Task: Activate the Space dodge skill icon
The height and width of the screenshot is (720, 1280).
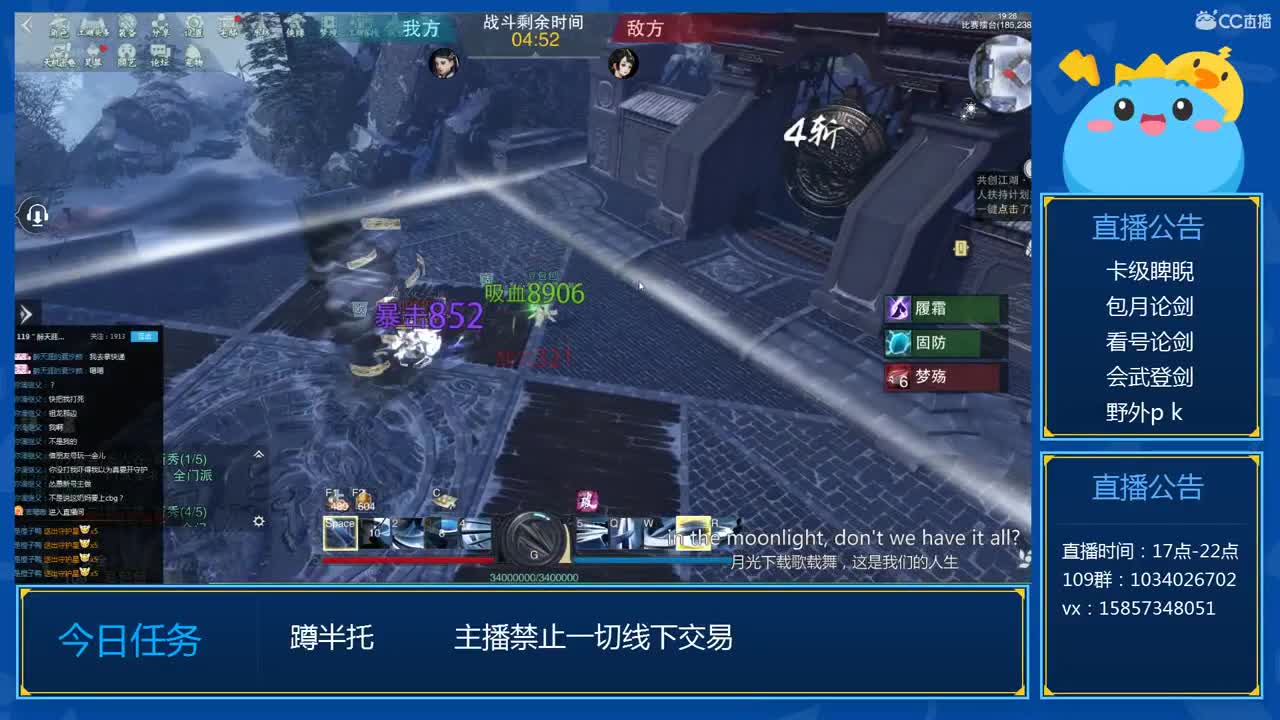Action: 342,532
